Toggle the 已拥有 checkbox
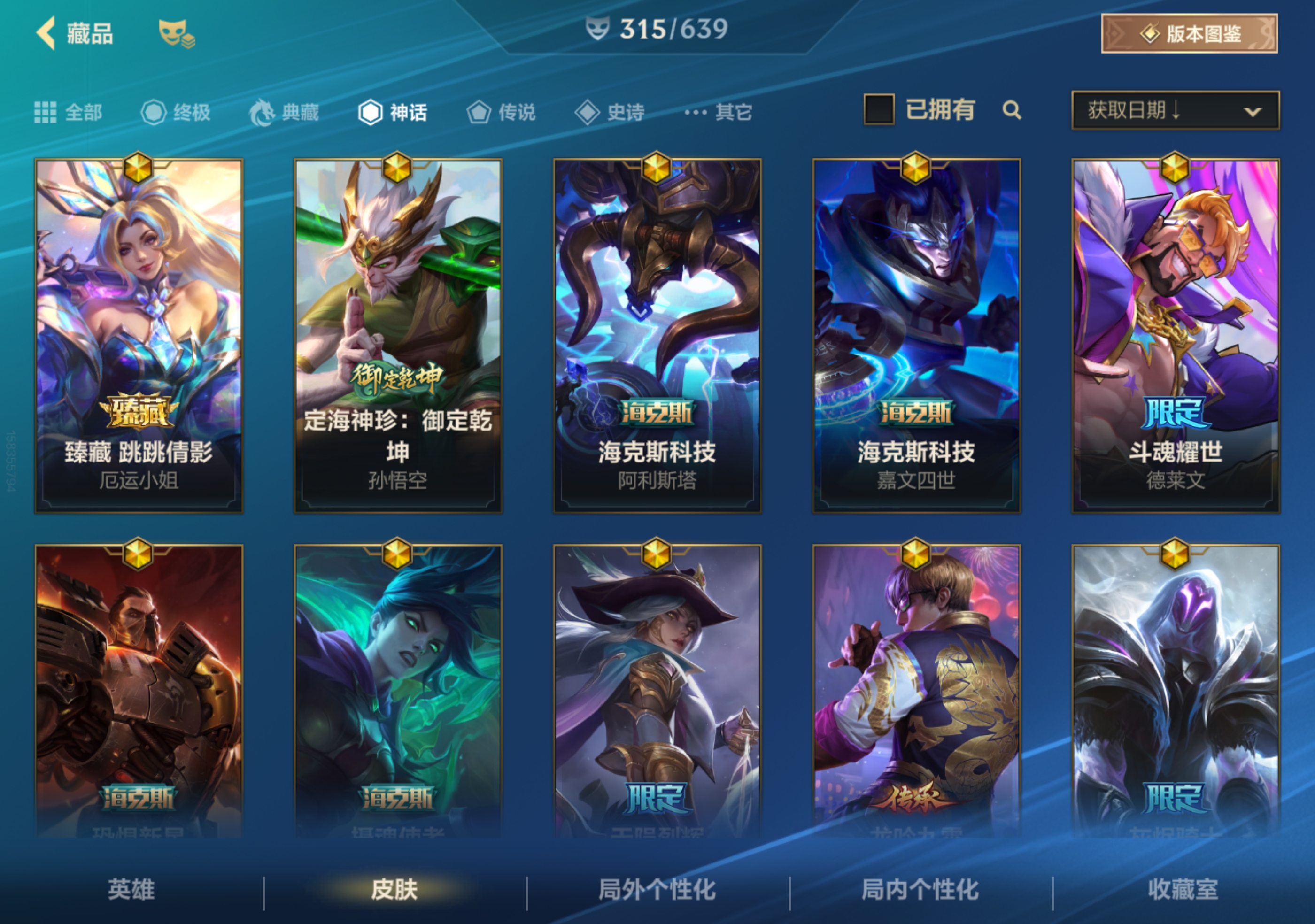 879,109
